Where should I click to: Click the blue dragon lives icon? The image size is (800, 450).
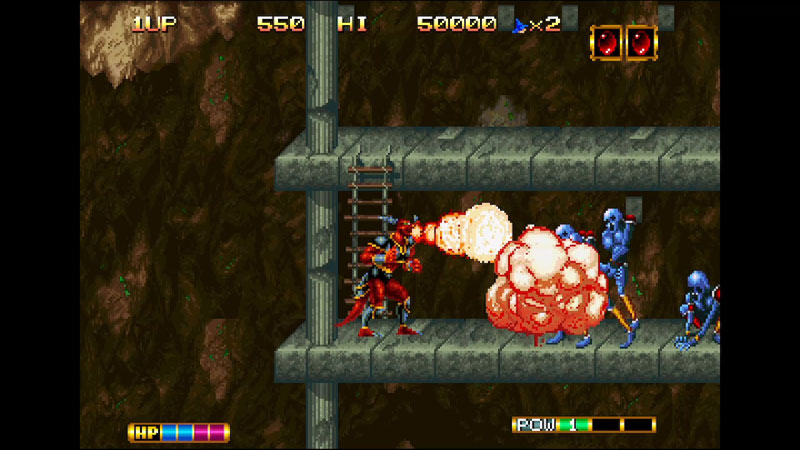click(519, 24)
